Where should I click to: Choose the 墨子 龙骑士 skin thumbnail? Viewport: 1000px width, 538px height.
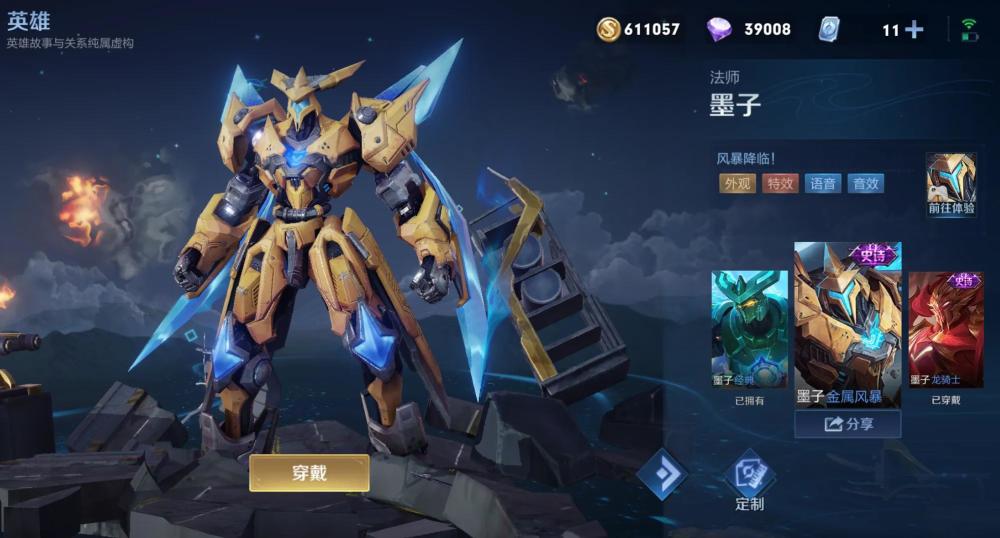[x=945, y=330]
